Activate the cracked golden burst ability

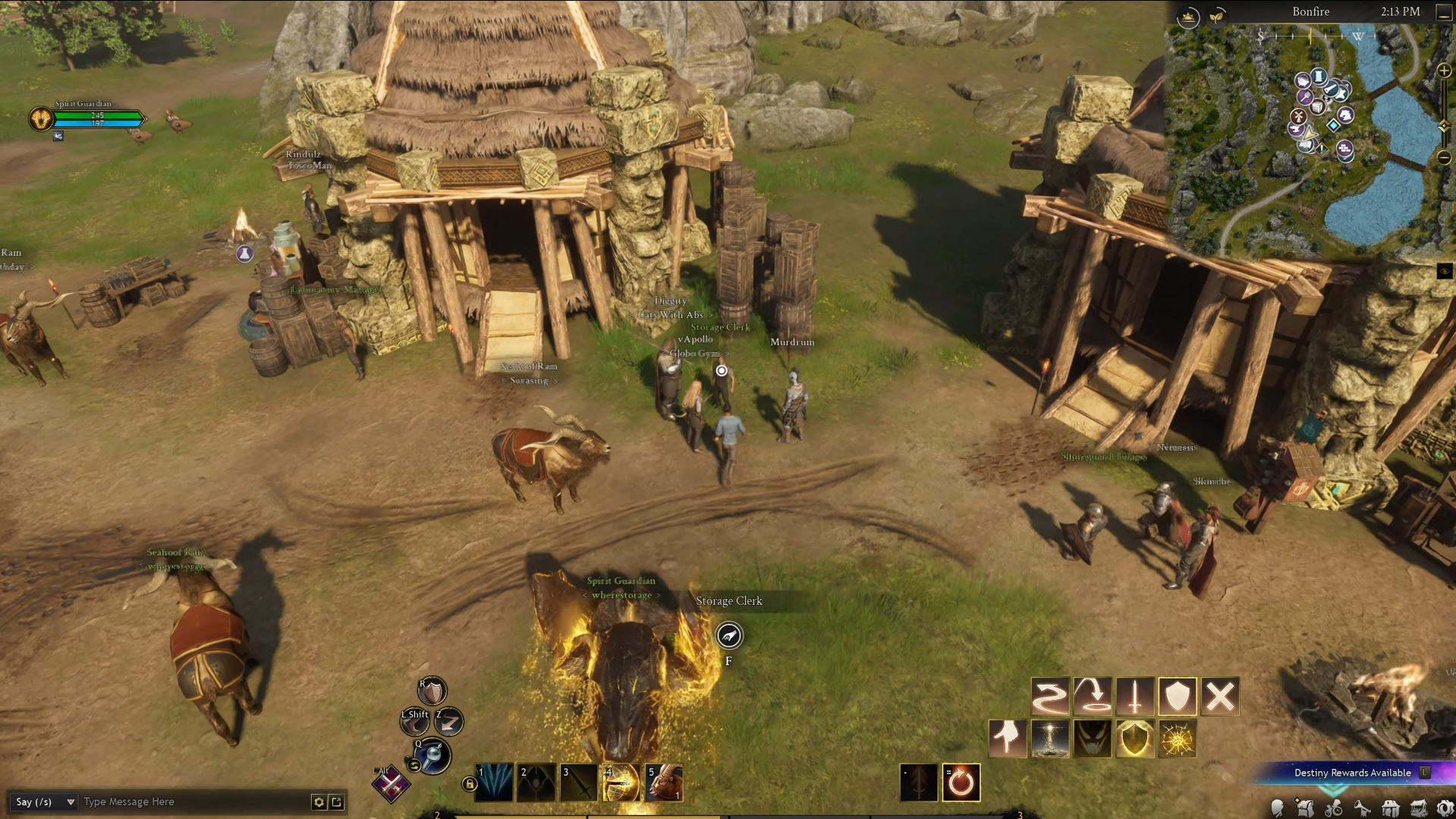point(1177,739)
